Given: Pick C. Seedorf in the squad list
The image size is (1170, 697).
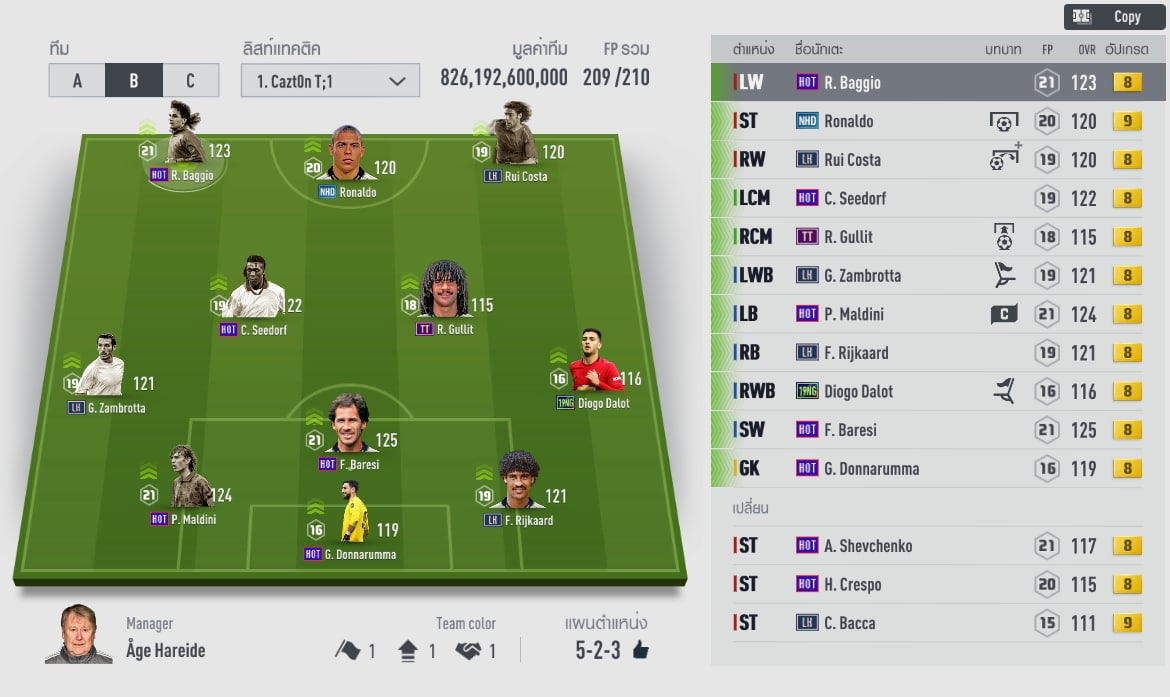Looking at the screenshot, I should [938, 198].
